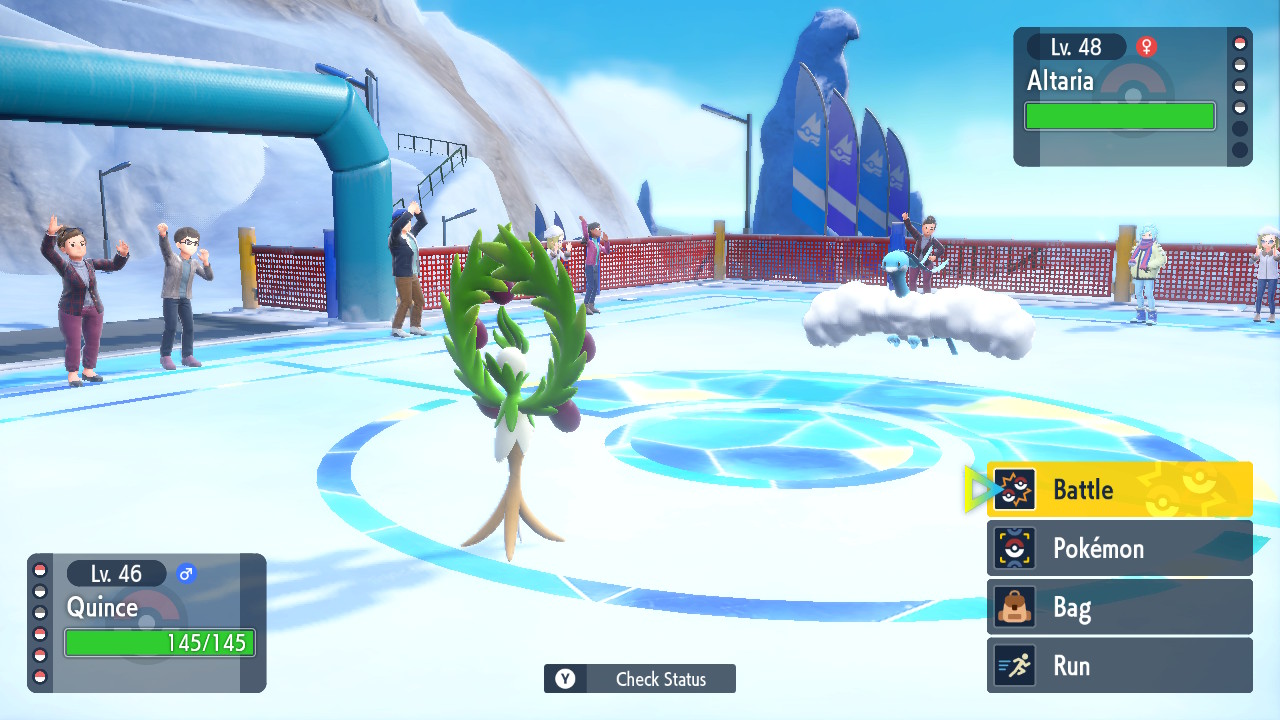Click the Check Status button
This screenshot has width=1280, height=720.
pyautogui.click(x=640, y=679)
